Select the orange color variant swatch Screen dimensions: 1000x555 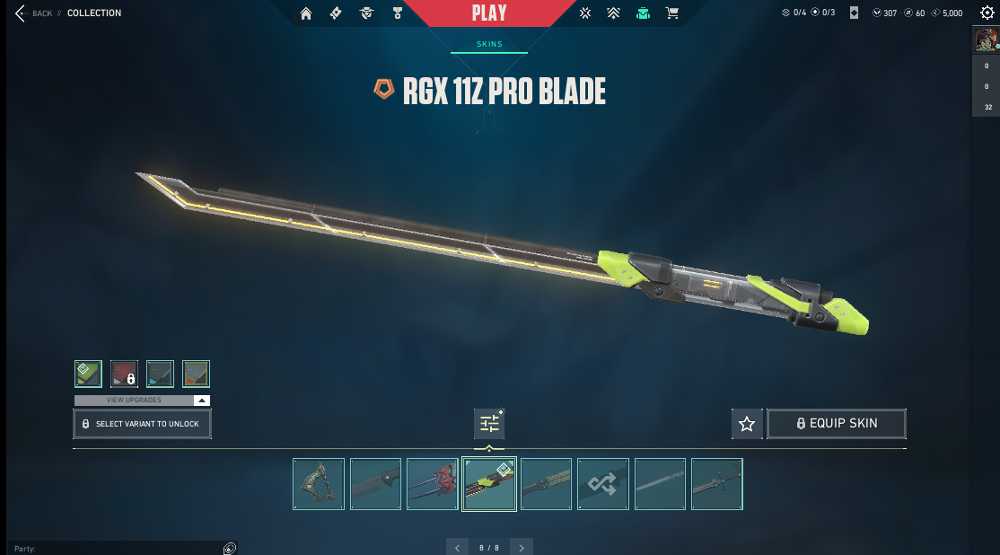tap(196, 374)
